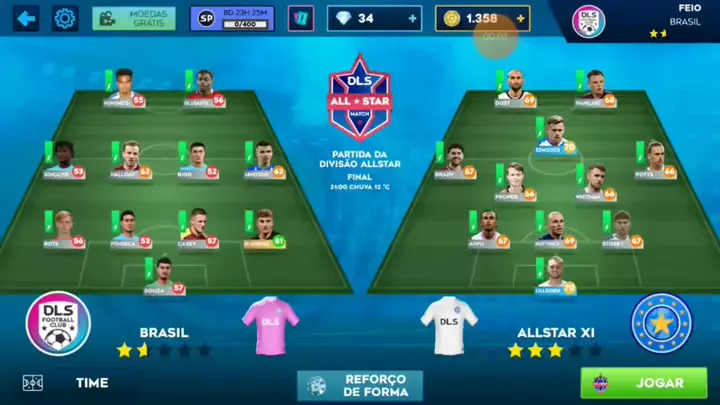720x405 pixels.
Task: Open the gear settings menu
Action: tap(65, 18)
